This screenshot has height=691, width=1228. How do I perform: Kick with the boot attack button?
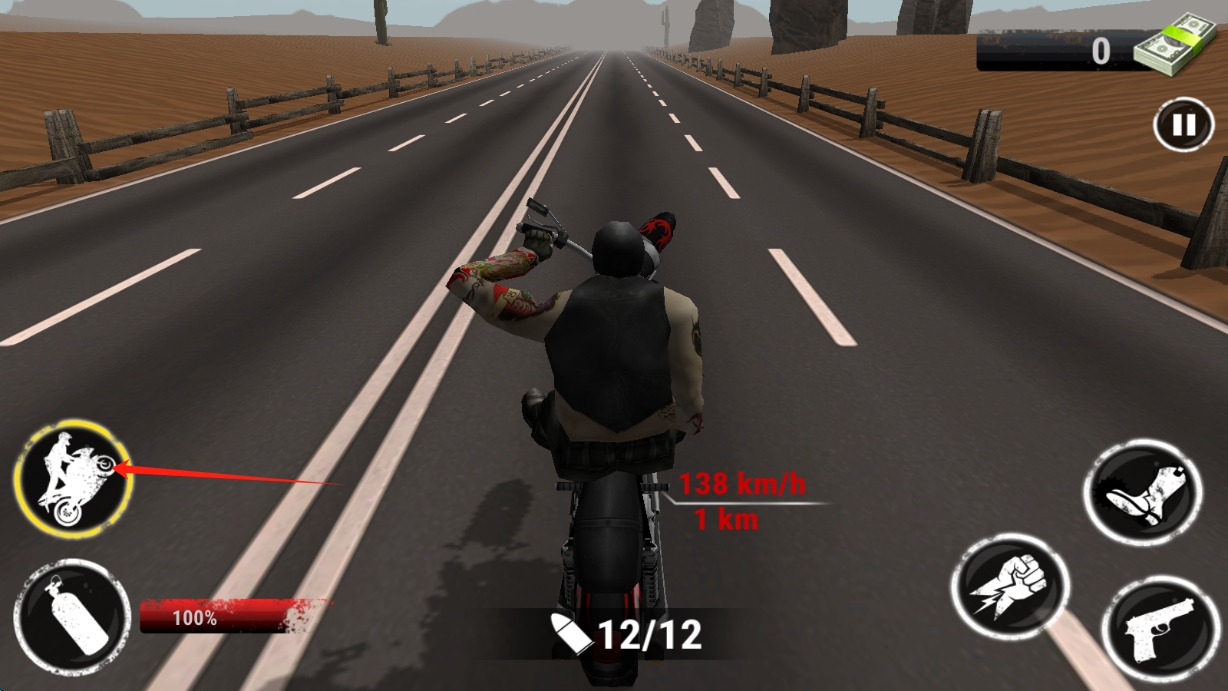coord(1142,492)
